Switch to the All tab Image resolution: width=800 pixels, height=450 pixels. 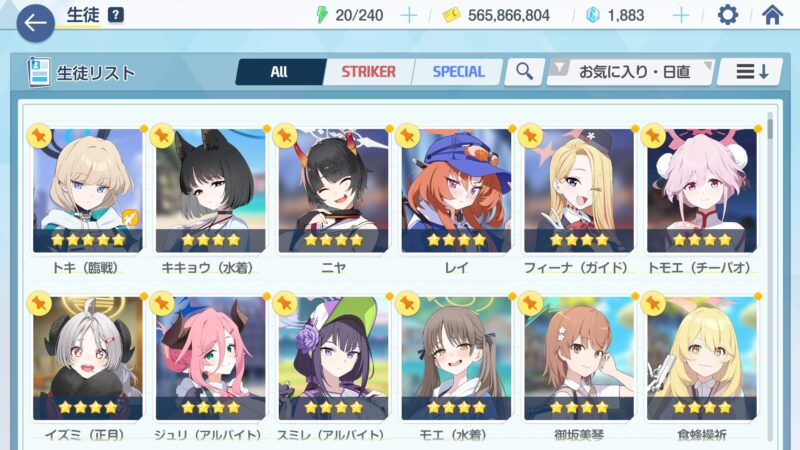pyautogui.click(x=279, y=72)
